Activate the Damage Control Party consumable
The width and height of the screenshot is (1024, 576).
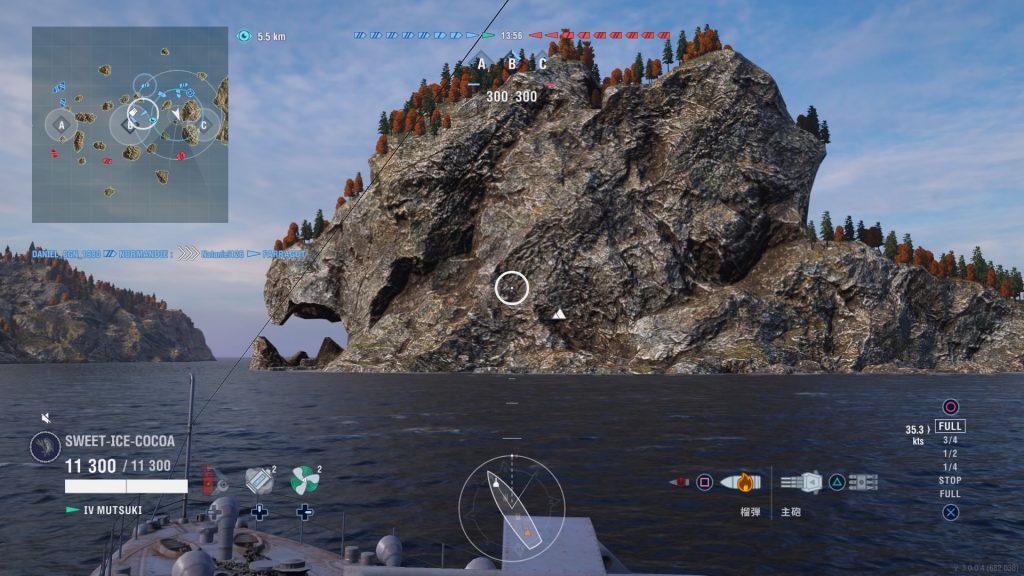[x=212, y=481]
